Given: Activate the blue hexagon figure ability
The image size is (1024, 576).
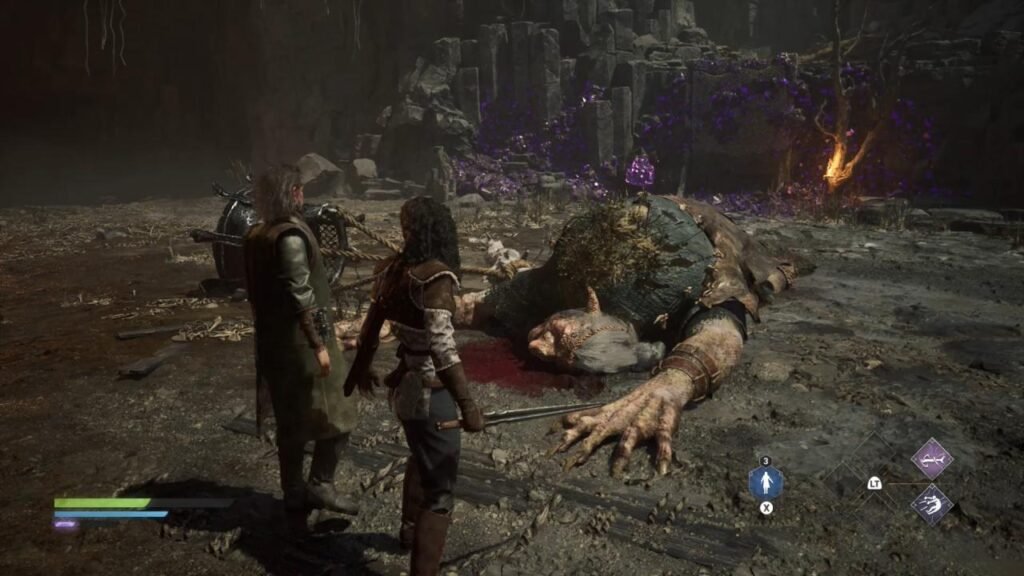Looking at the screenshot, I should pyautogui.click(x=766, y=484).
